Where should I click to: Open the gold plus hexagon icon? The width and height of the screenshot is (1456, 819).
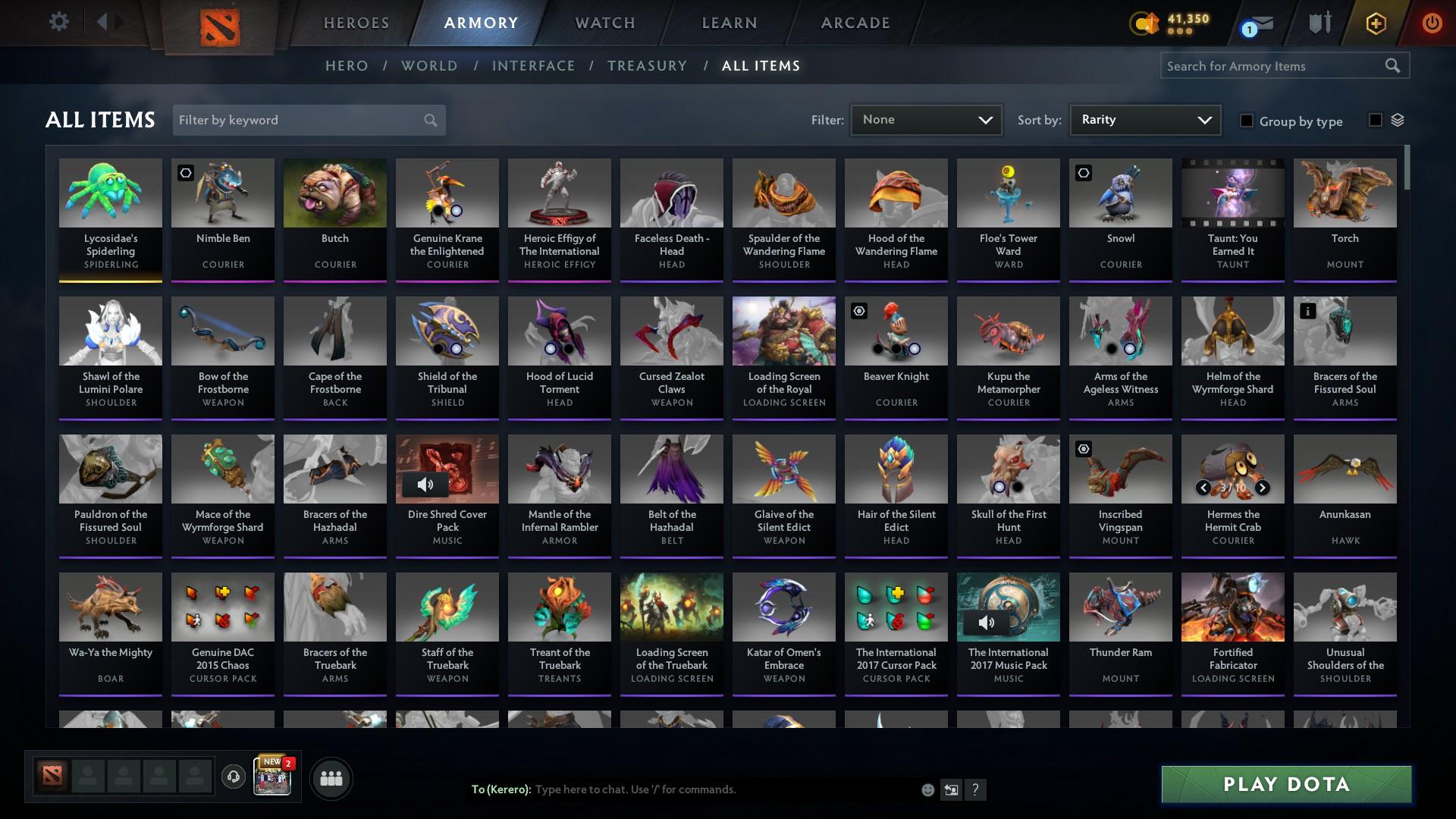[x=1375, y=24]
